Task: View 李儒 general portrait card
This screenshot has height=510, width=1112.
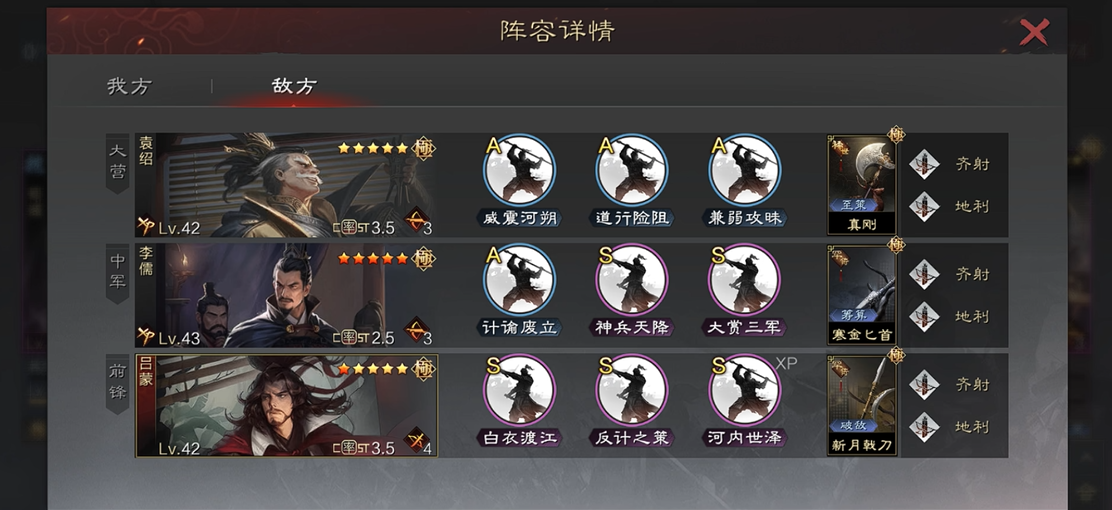Action: (286, 295)
